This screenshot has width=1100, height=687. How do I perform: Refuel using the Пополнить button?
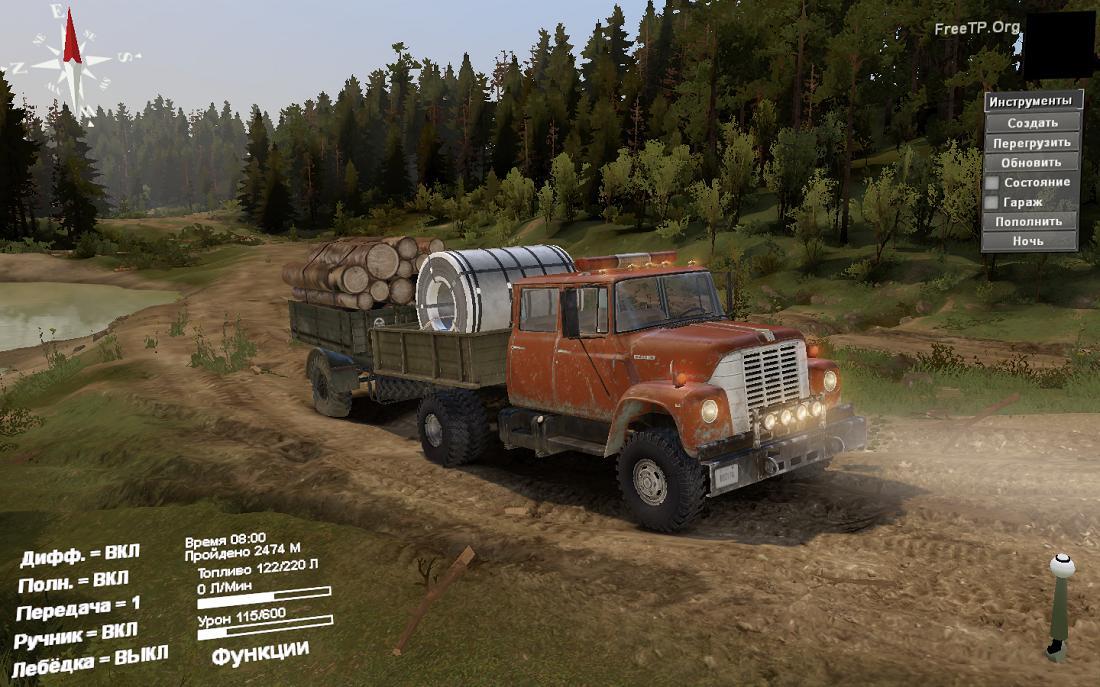pyautogui.click(x=1029, y=221)
